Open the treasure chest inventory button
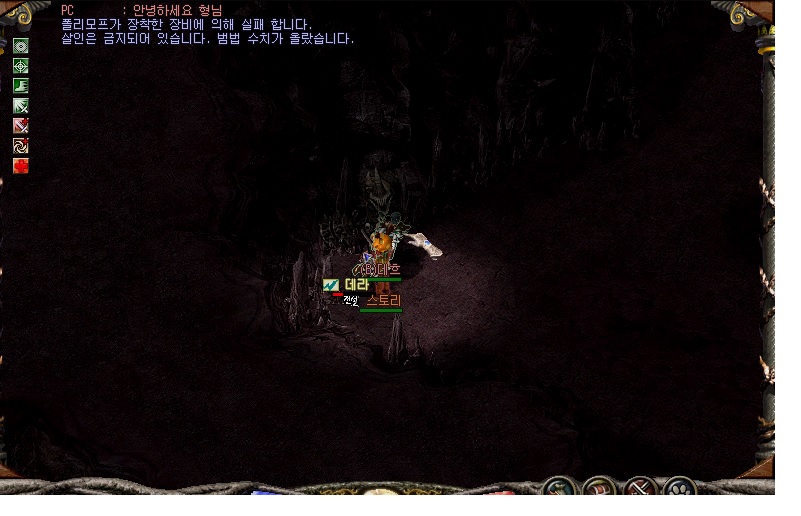 [600, 491]
